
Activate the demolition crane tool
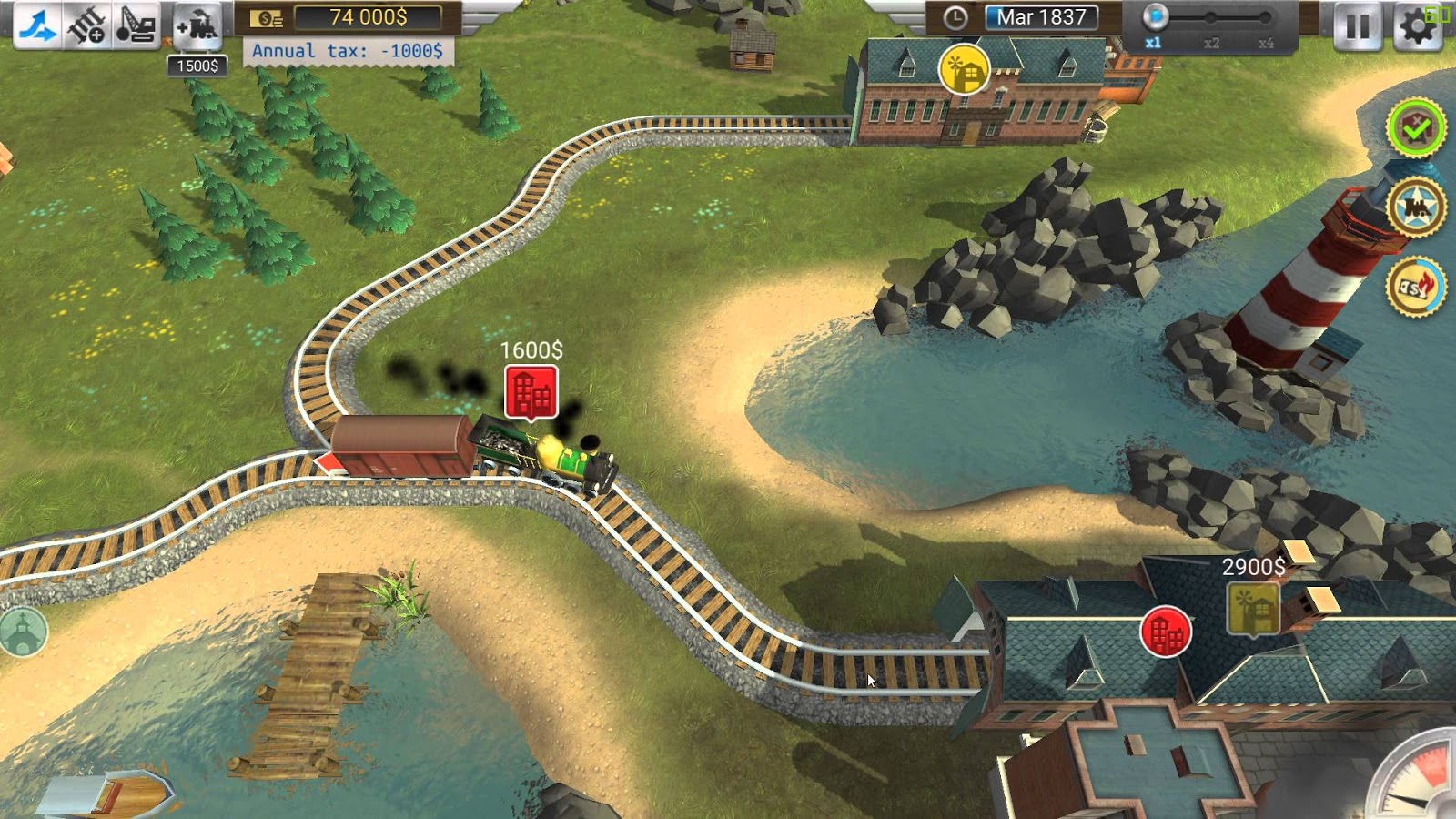(136, 25)
